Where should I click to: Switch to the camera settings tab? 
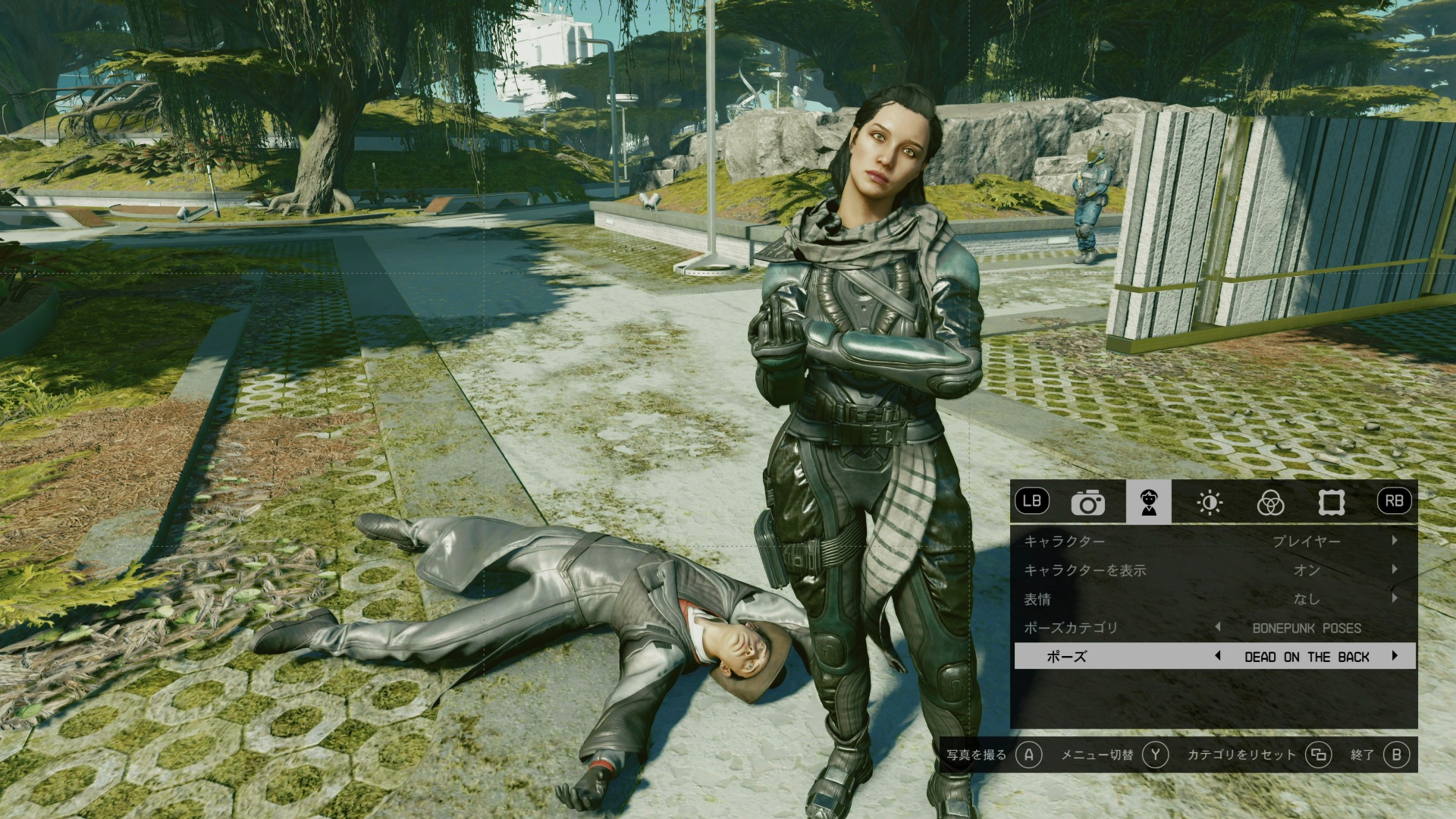click(1087, 502)
